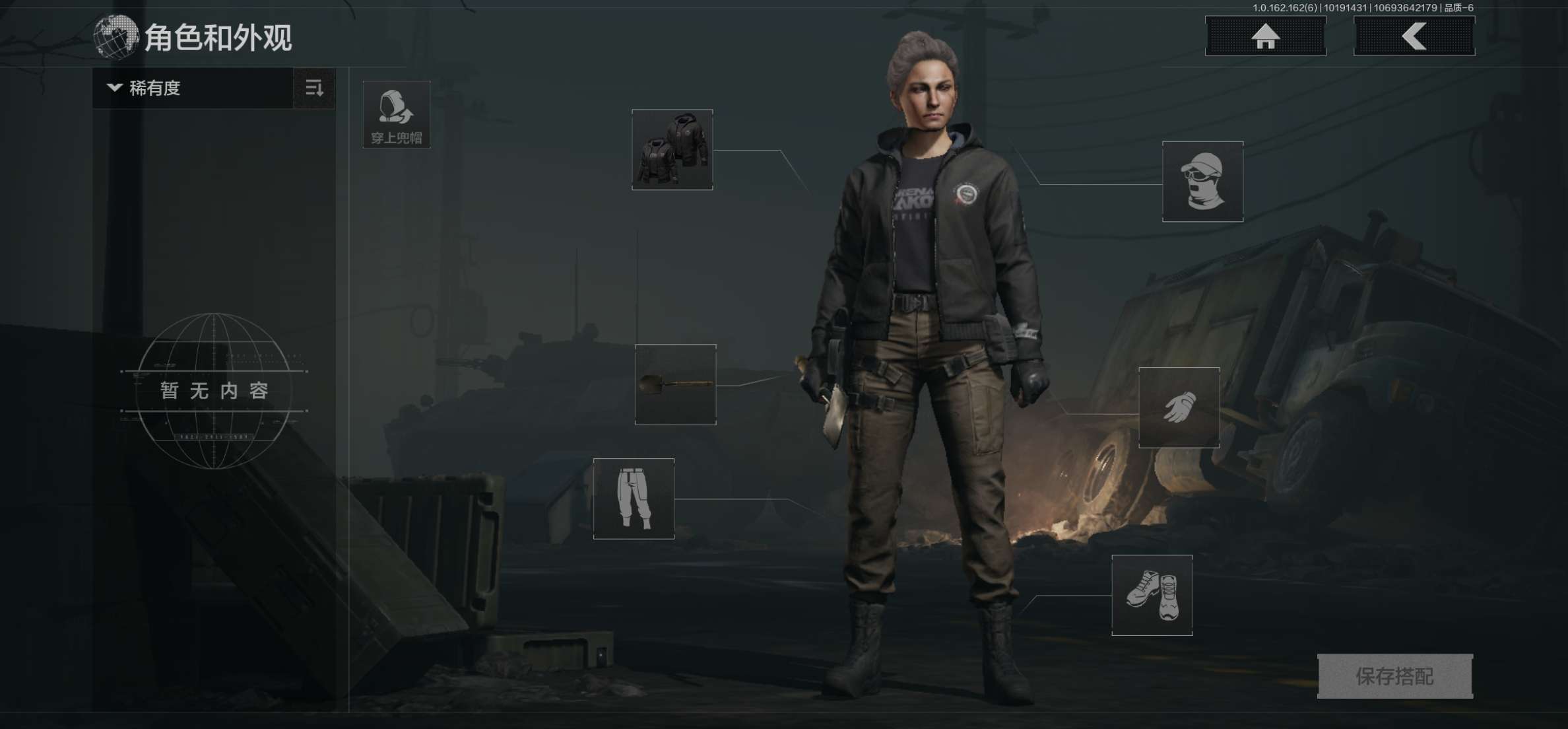Image resolution: width=1568 pixels, height=729 pixels.
Task: Save the outfit with 保存搭配
Action: tap(1394, 676)
